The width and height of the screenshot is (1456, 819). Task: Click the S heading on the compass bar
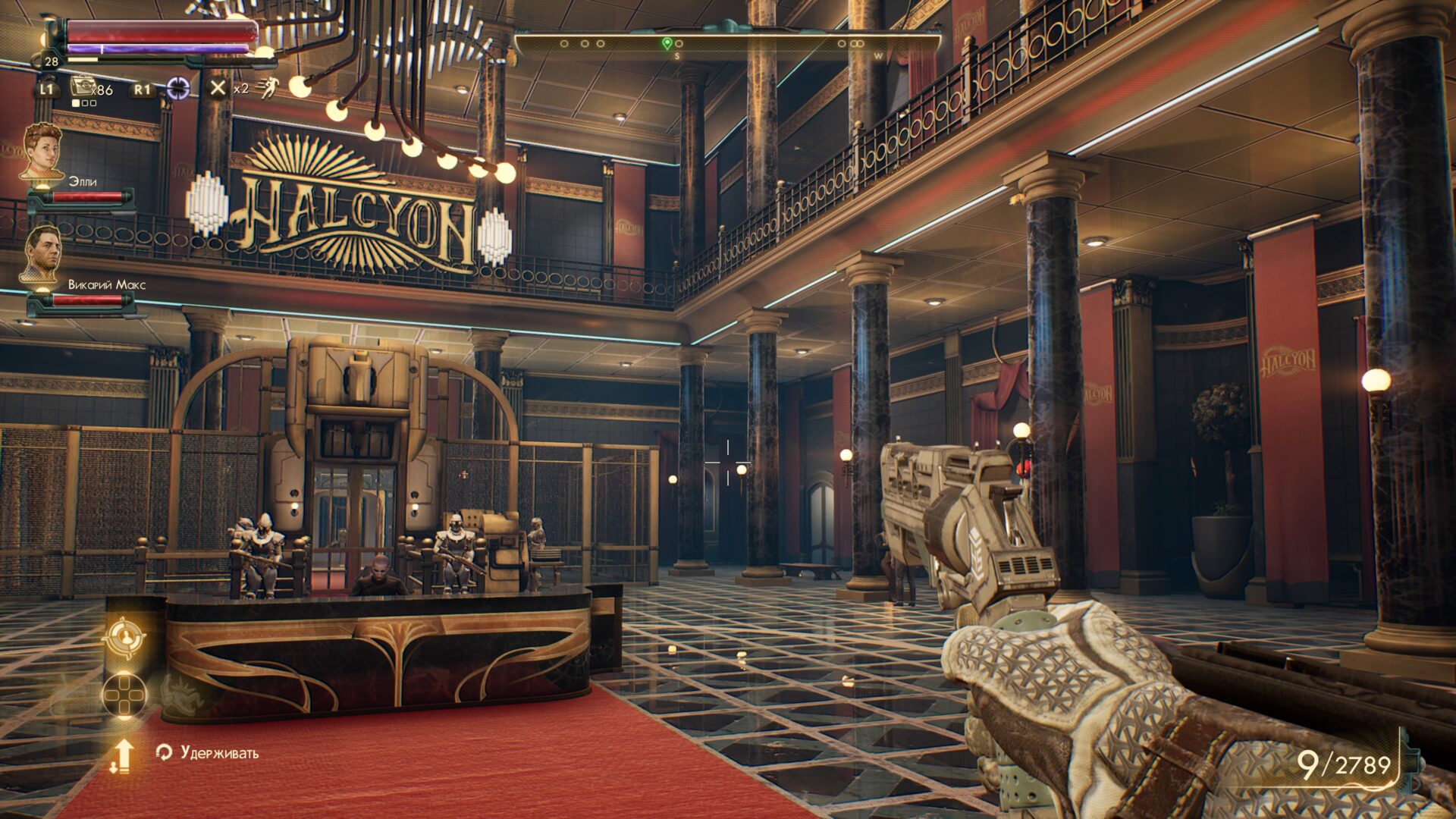(677, 57)
